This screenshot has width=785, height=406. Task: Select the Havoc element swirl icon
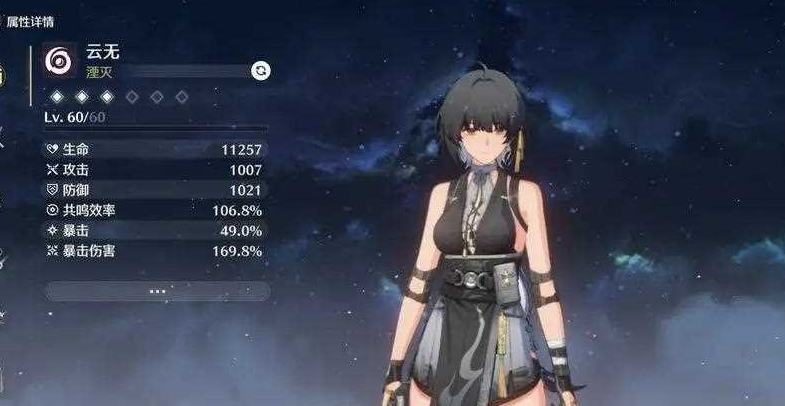click(x=58, y=62)
